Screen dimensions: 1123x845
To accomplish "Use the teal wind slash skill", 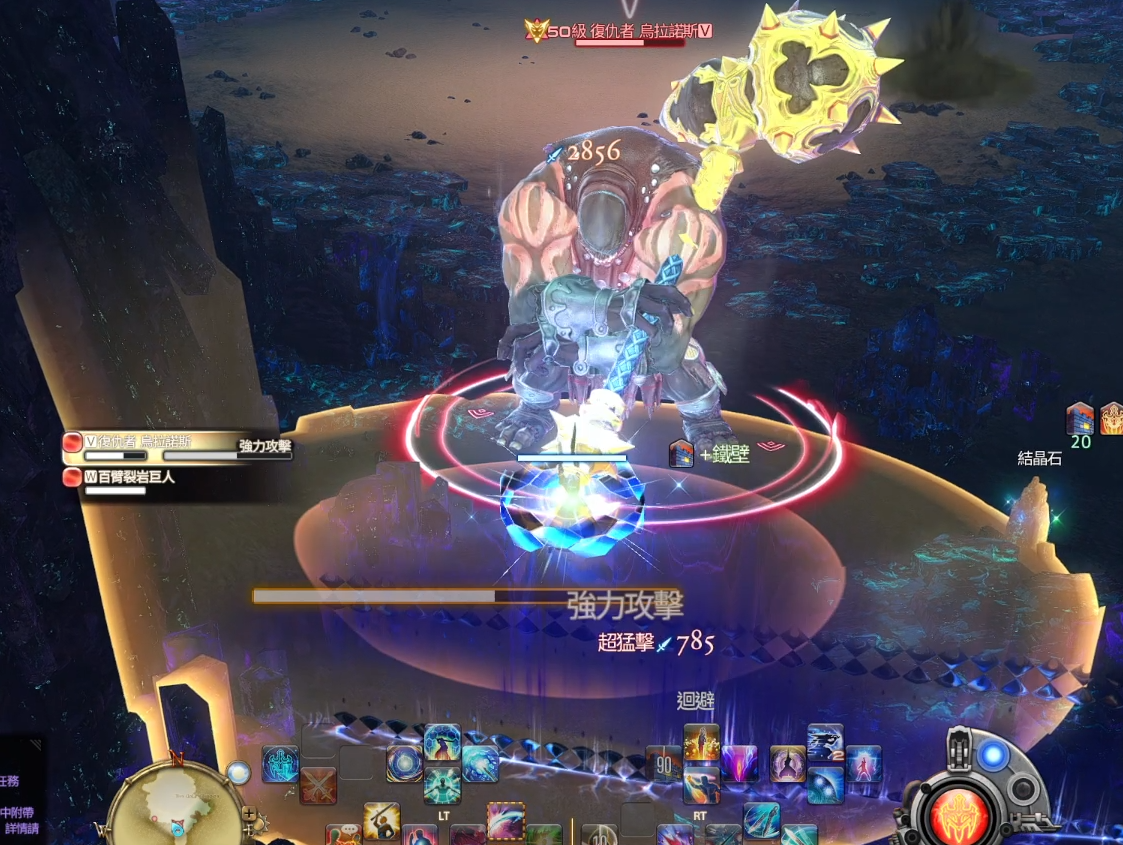I will [480, 764].
